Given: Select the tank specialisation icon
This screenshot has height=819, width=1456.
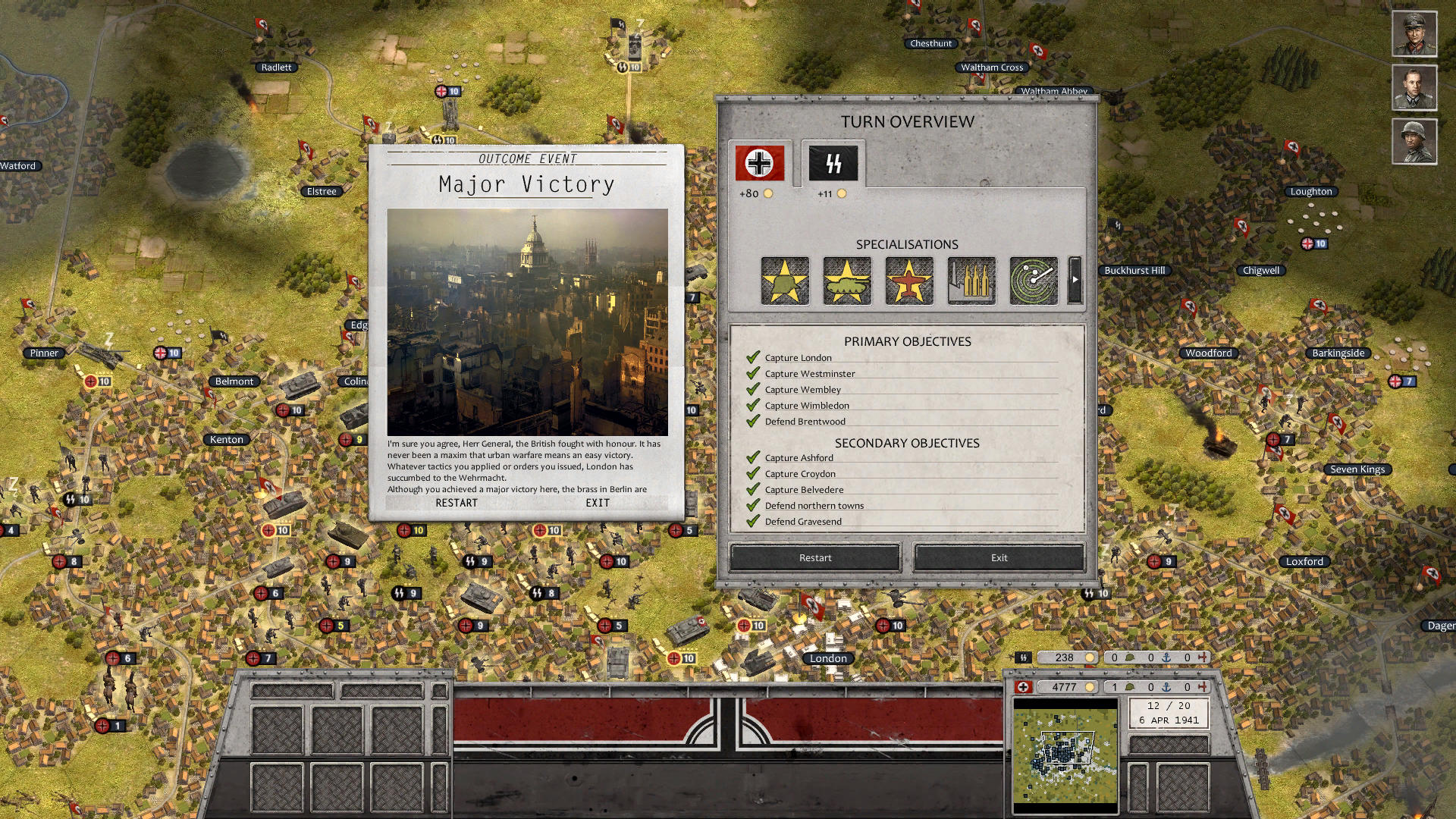Looking at the screenshot, I should (x=847, y=281).
